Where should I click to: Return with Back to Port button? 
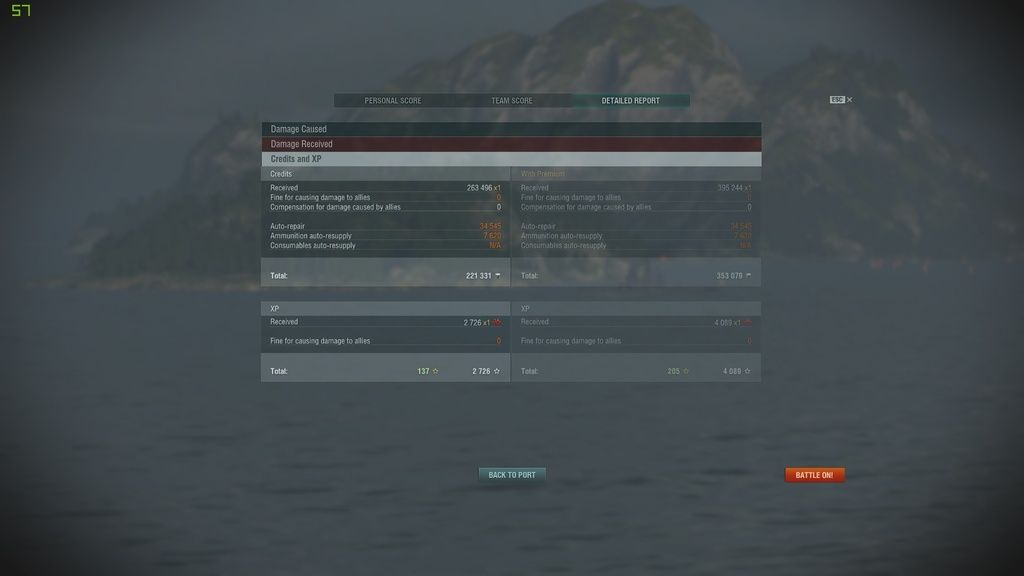click(x=512, y=475)
